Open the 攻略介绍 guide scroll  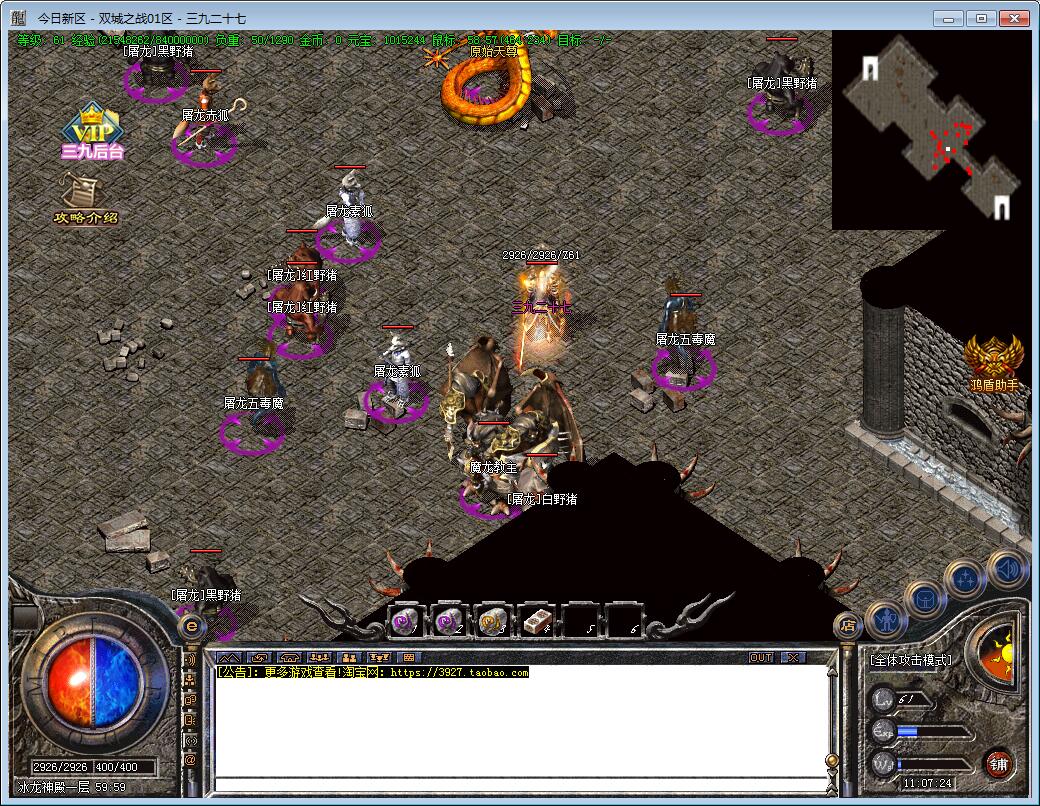[x=85, y=198]
